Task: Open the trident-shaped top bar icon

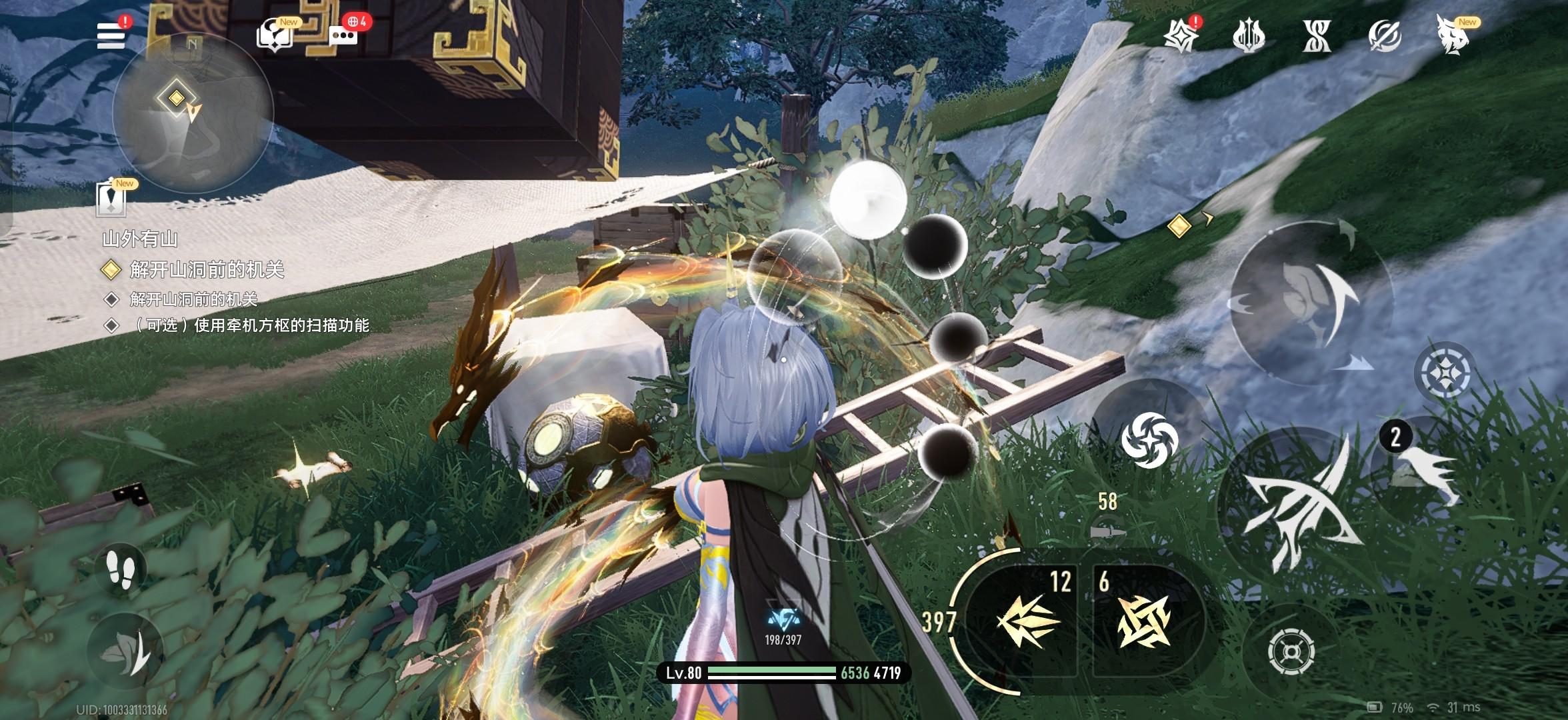Action: click(1249, 36)
